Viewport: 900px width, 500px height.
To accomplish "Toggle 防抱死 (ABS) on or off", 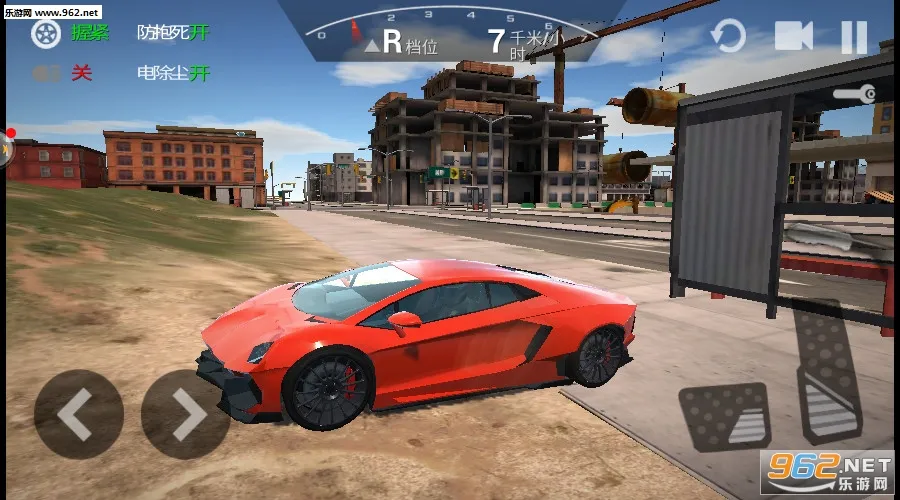I will coord(173,33).
